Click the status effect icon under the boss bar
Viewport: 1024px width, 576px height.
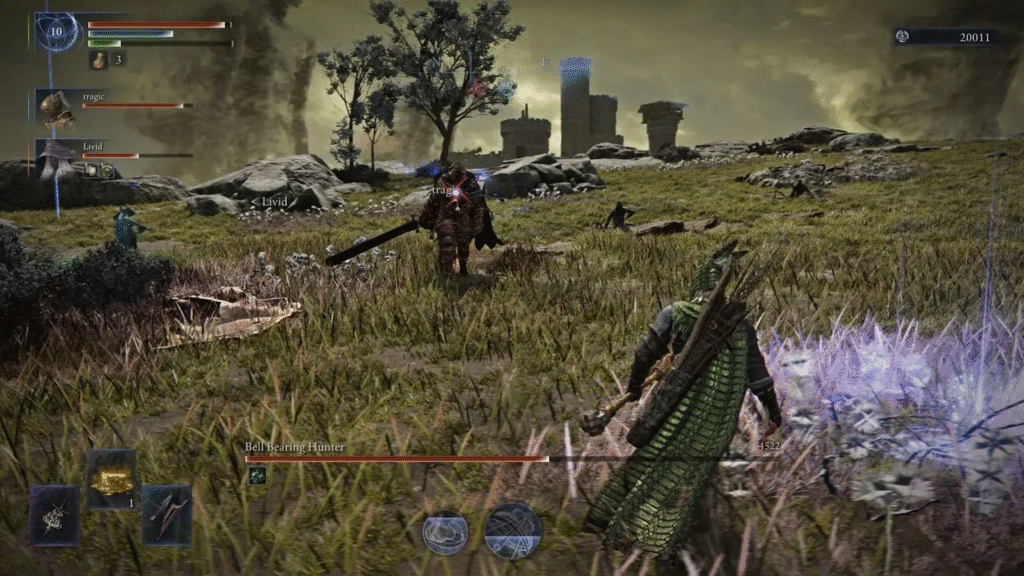(x=257, y=476)
